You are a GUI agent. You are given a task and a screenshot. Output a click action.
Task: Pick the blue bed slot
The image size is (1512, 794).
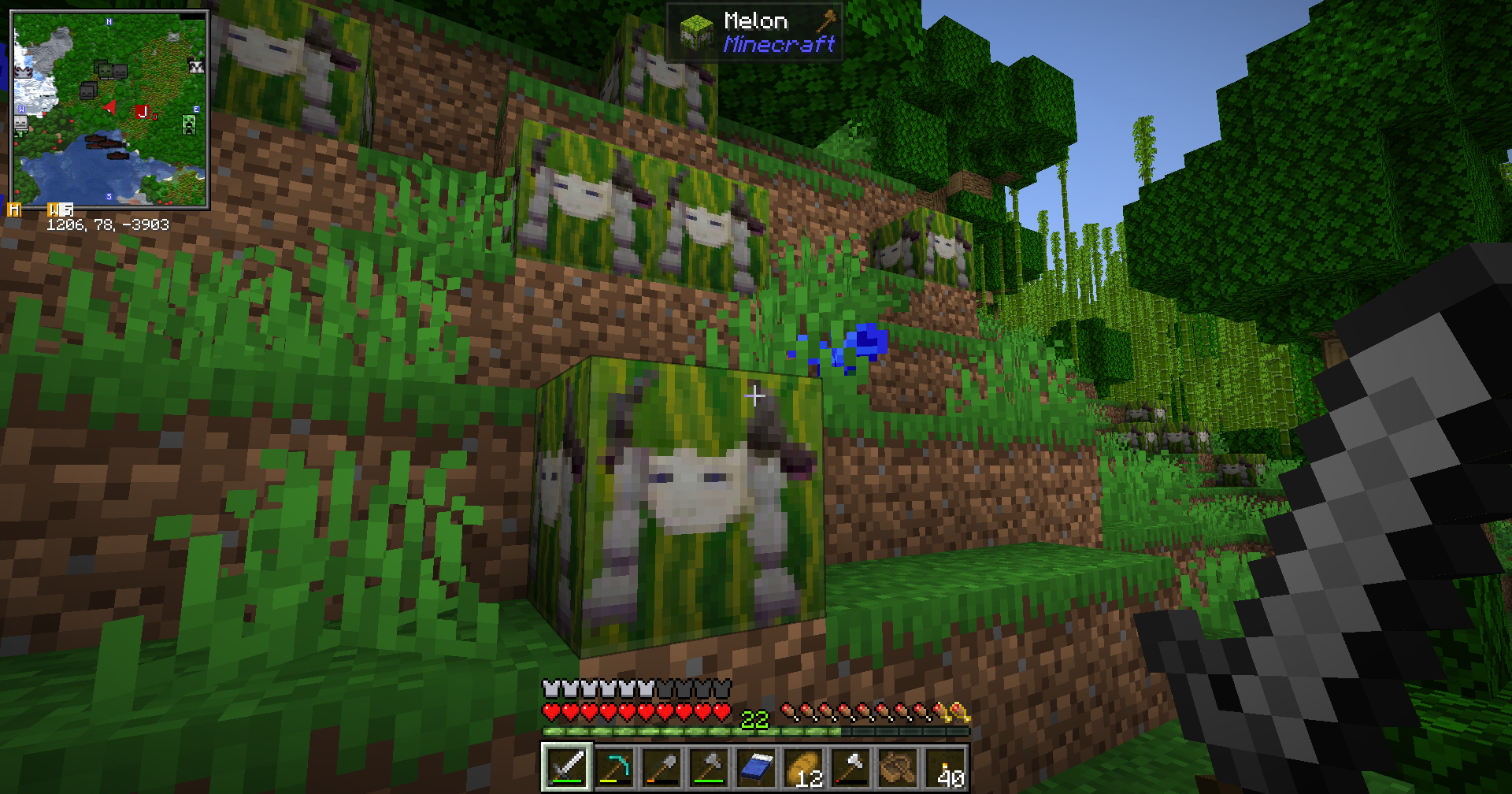pos(756,766)
